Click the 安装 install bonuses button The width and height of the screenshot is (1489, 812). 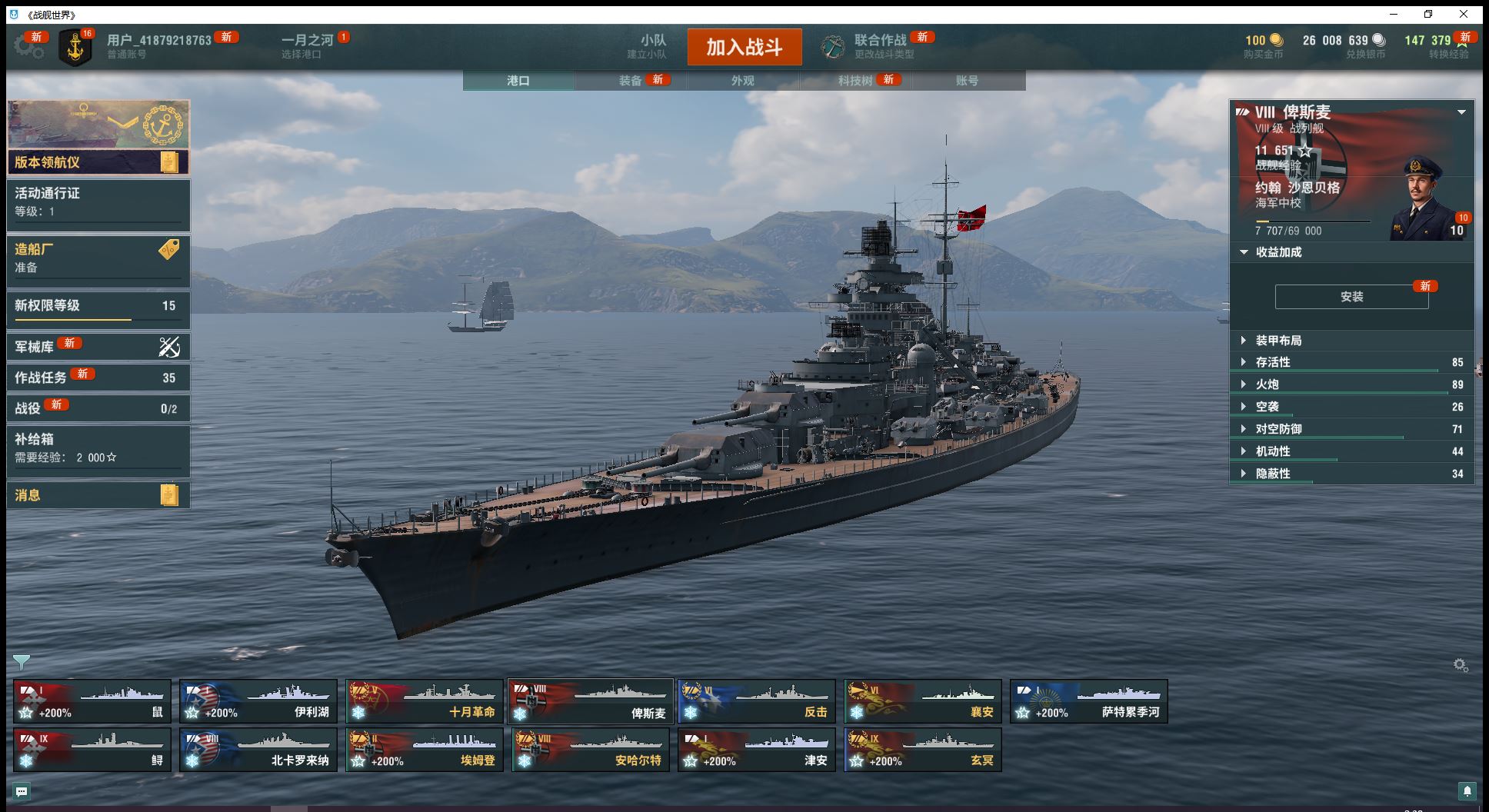pyautogui.click(x=1351, y=297)
